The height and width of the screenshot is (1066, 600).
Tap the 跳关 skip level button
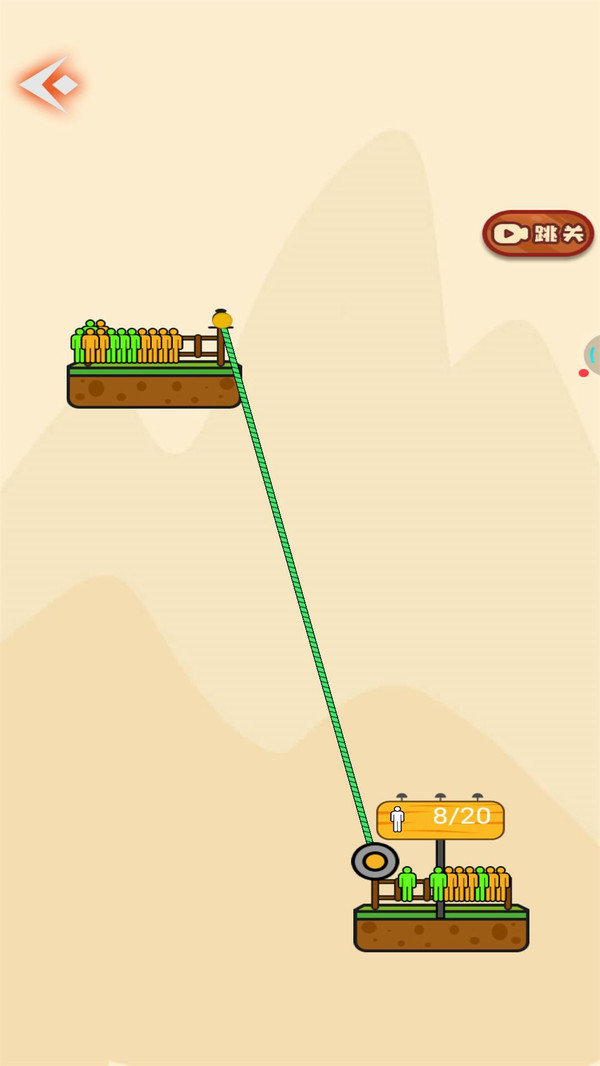[x=538, y=234]
